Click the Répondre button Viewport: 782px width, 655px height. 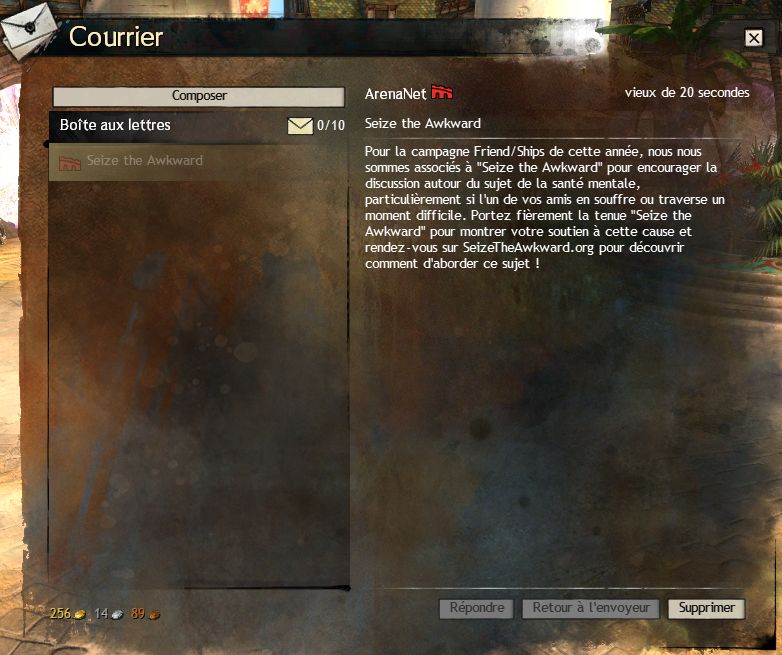pyautogui.click(x=477, y=608)
